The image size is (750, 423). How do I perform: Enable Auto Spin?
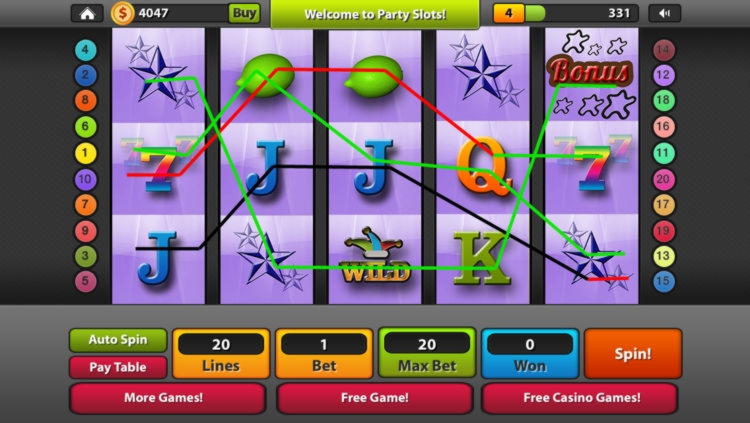pyautogui.click(x=118, y=340)
